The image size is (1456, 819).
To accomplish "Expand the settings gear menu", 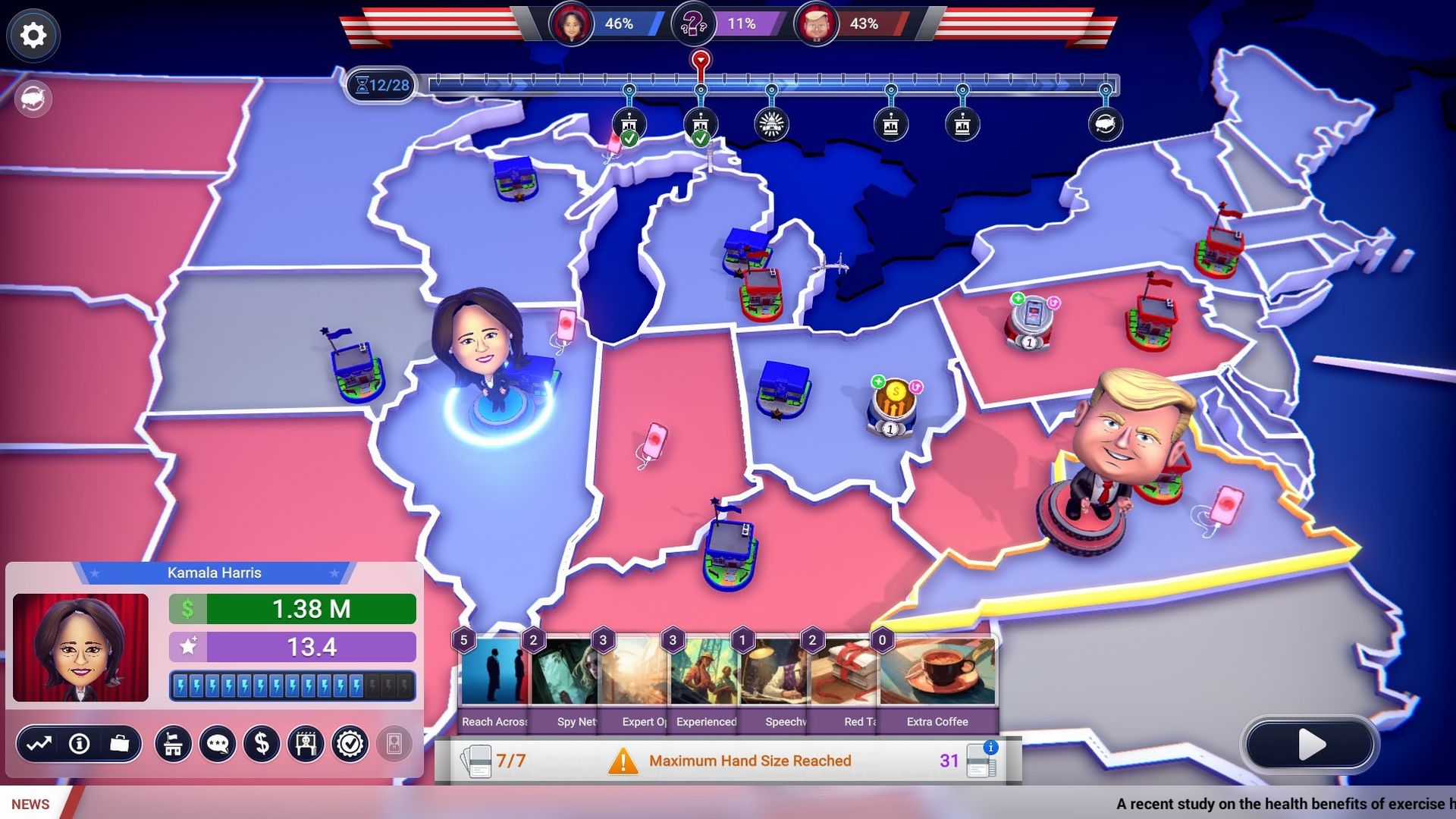I will pyautogui.click(x=32, y=35).
